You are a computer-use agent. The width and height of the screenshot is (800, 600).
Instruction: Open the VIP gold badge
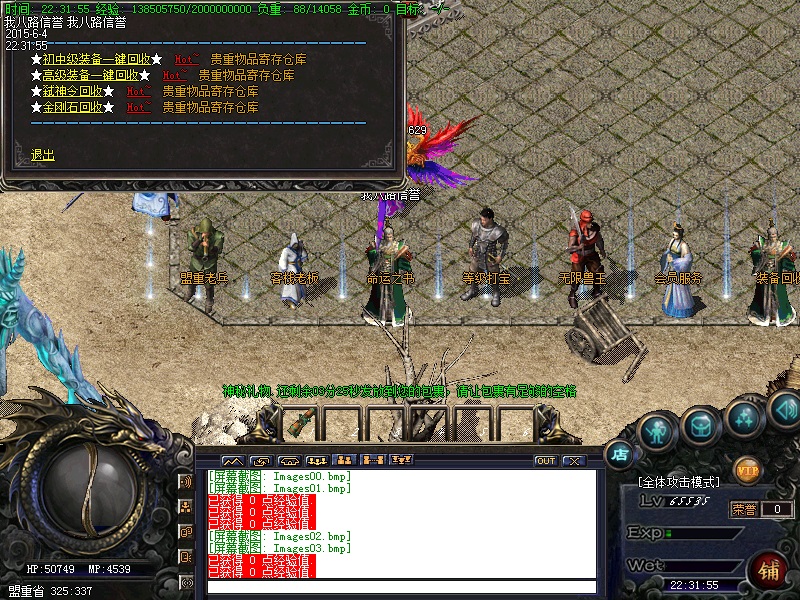[x=747, y=468]
